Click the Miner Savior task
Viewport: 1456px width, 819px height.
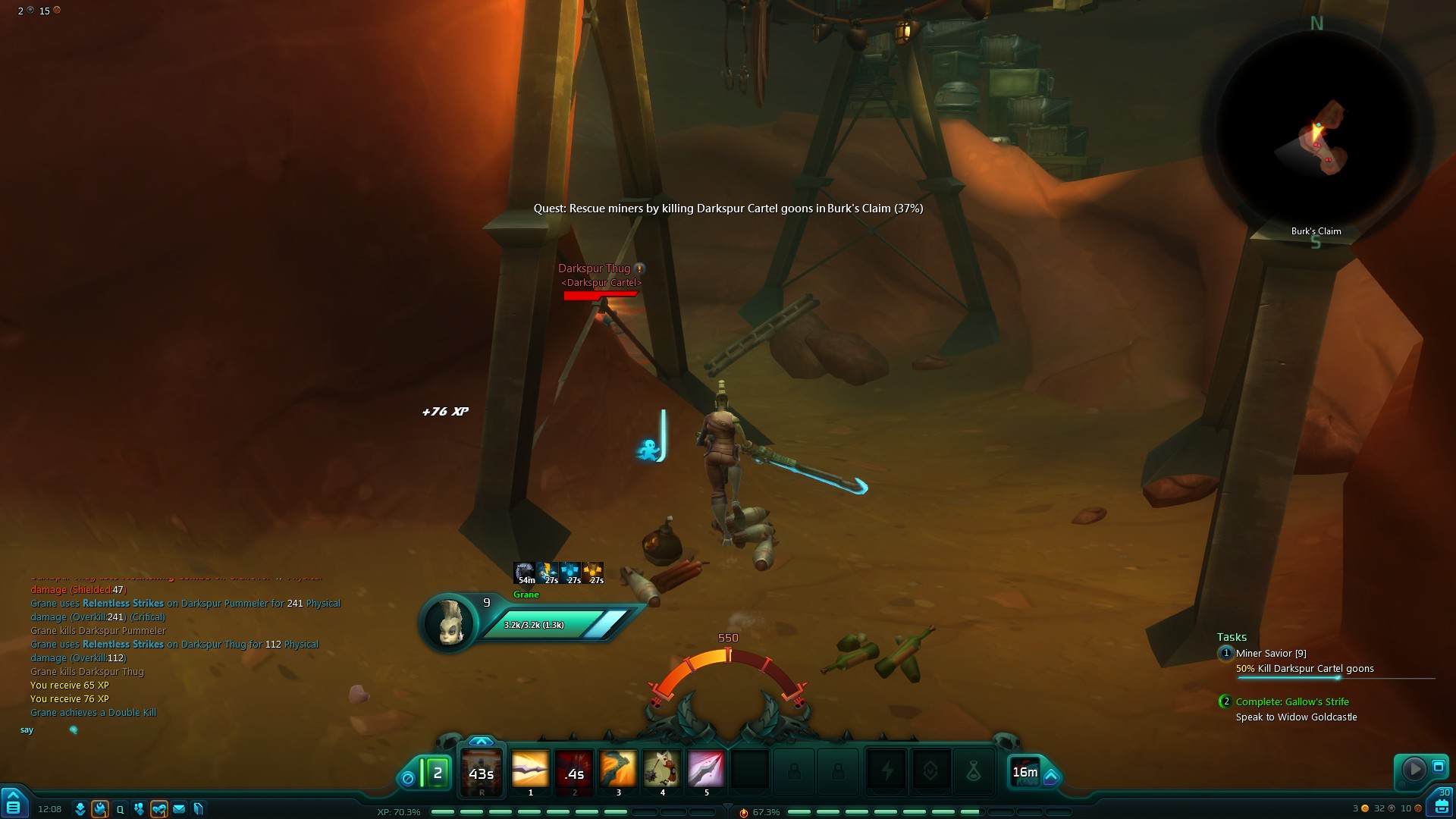click(1270, 653)
